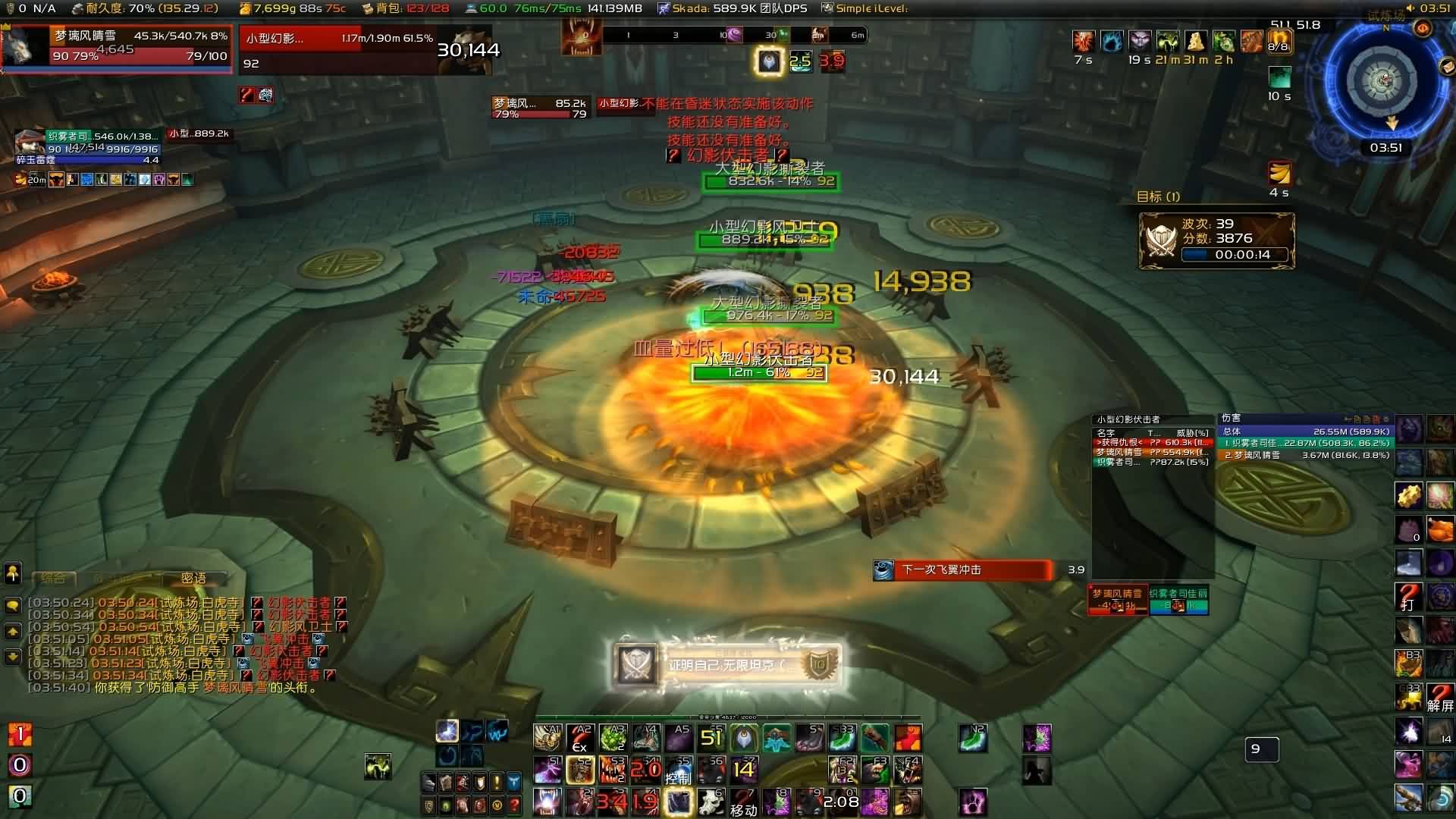Switch to the 密语 whisper chat tab
Viewport: 1456px width, 819px height.
coord(193,578)
